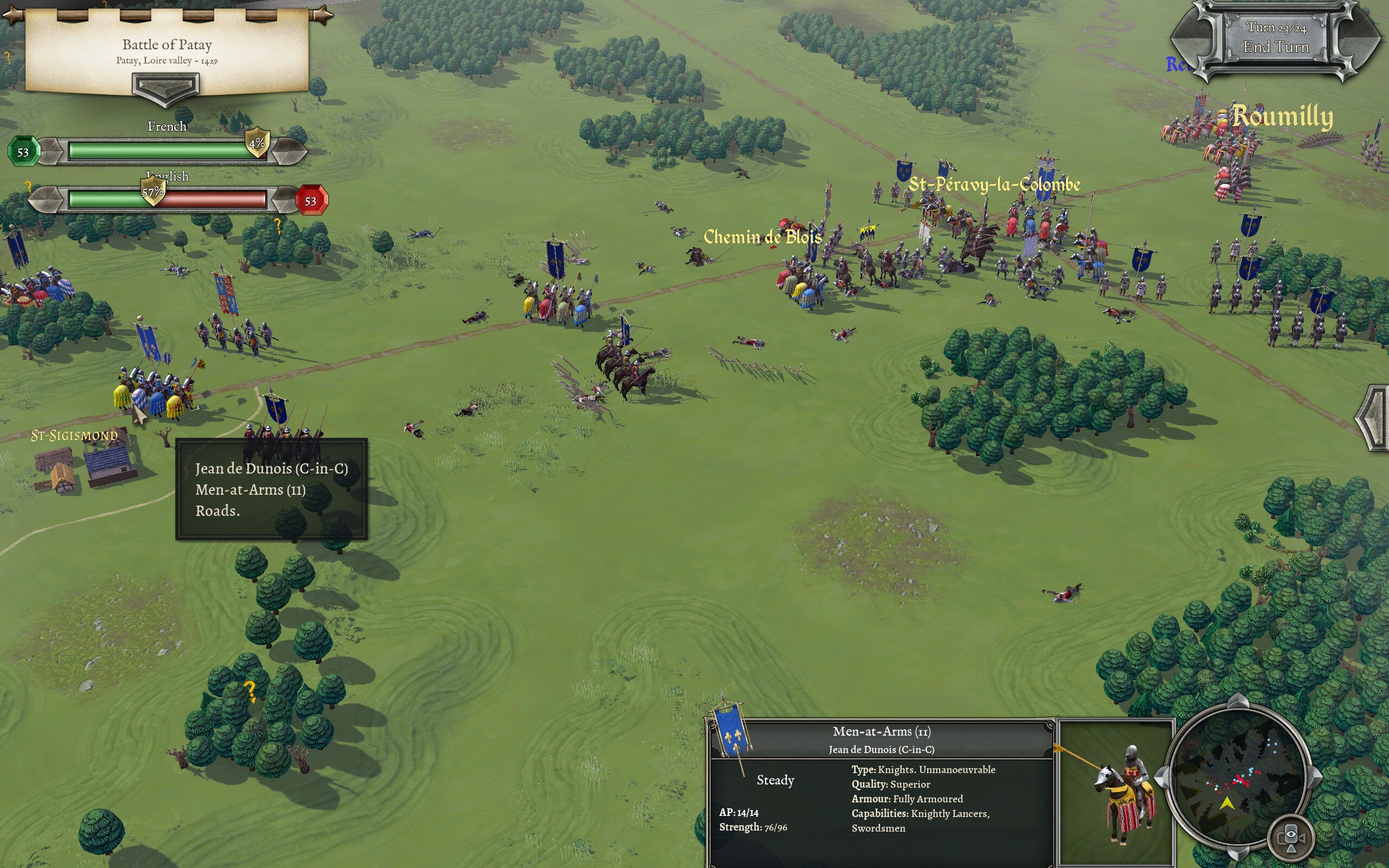Click the minimap's bottom arrow
The image size is (1389, 868).
click(1238, 853)
